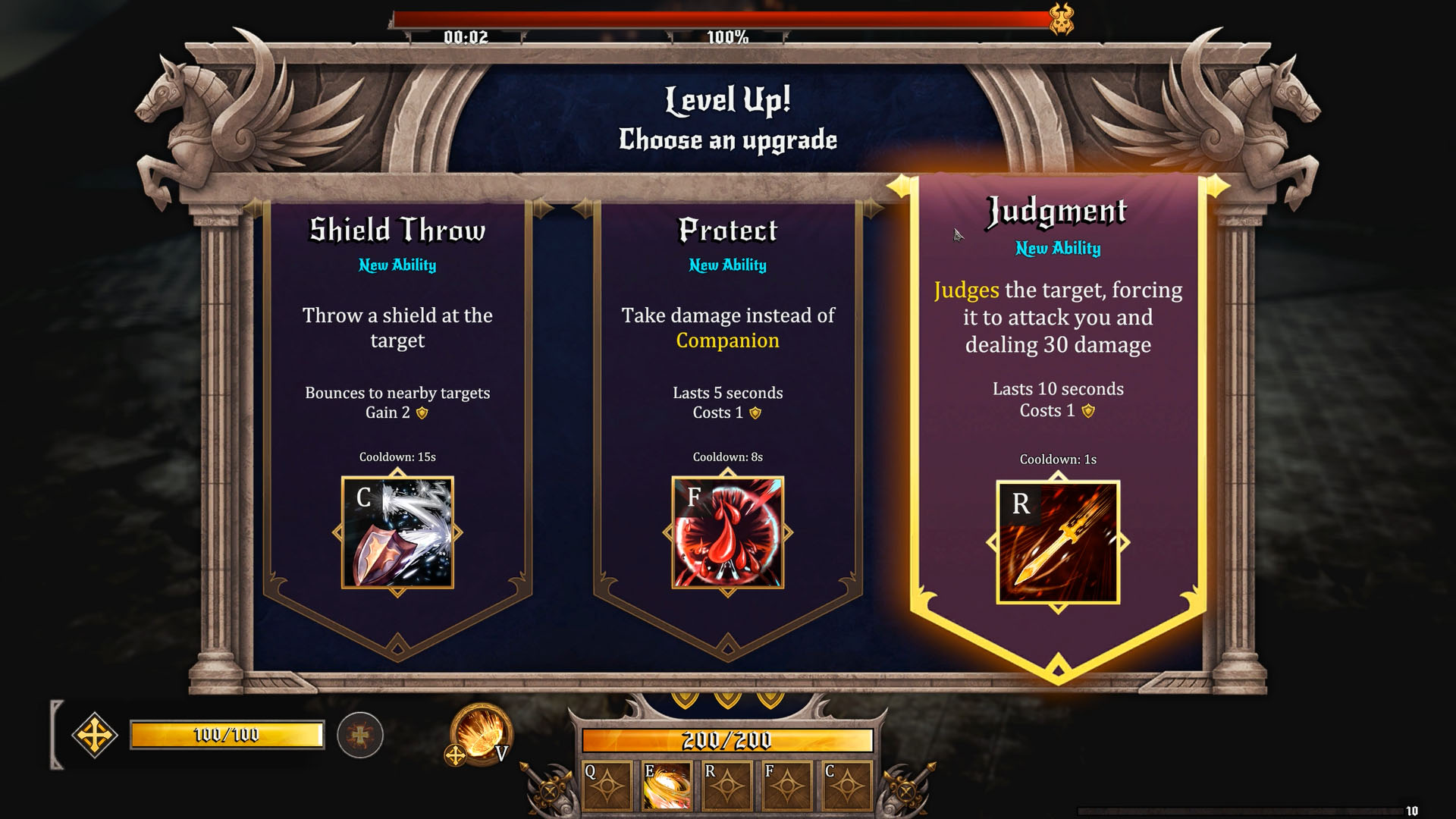Click the small cross badge on the V ability
Image resolution: width=1456 pixels, height=819 pixels.
[x=453, y=755]
